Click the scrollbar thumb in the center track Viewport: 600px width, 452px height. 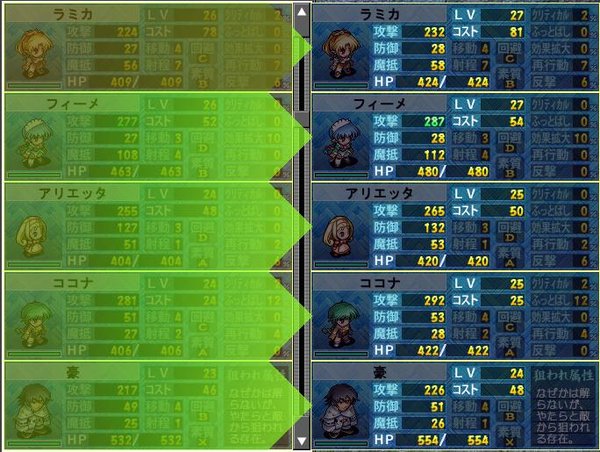pyautogui.click(x=301, y=60)
